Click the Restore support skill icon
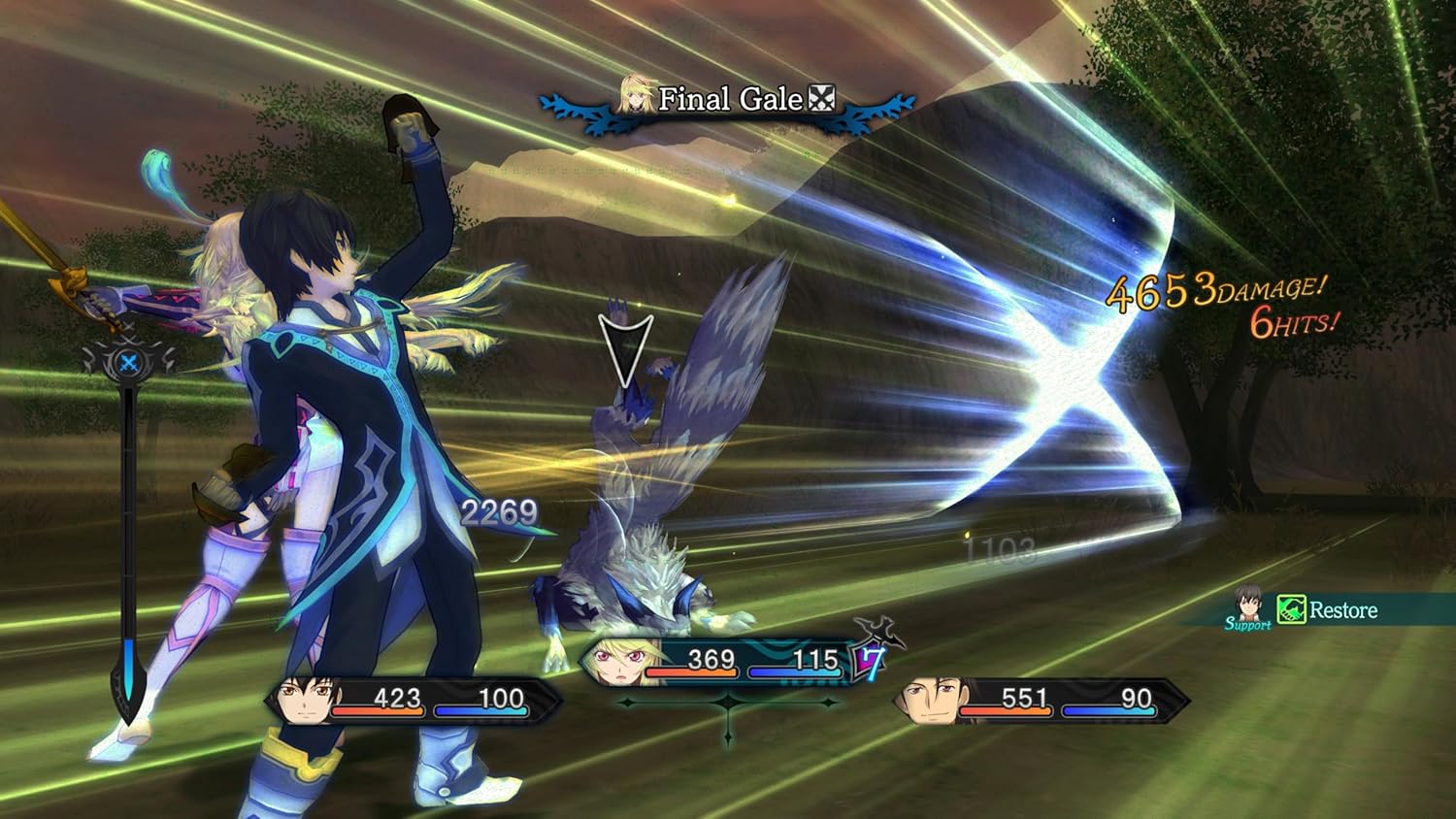The image size is (1456, 819). pos(1291,610)
